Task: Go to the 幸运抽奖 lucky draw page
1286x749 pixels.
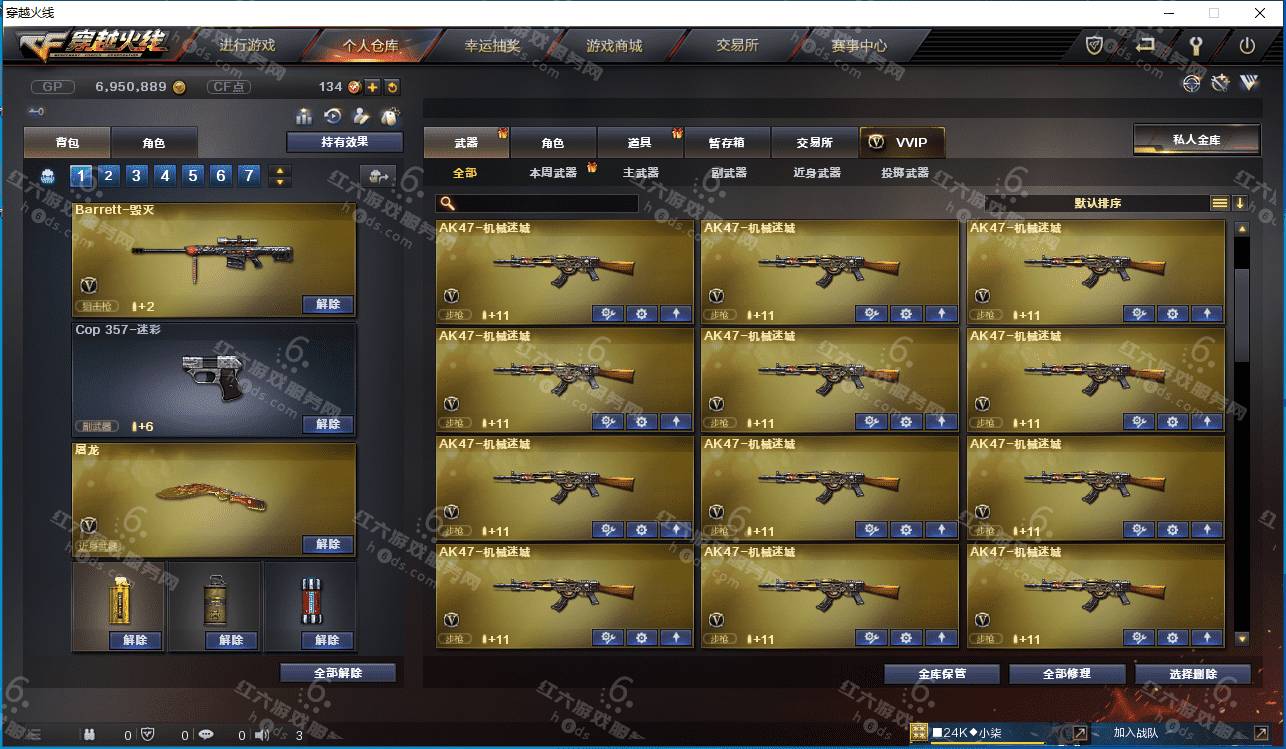Action: tap(492, 46)
